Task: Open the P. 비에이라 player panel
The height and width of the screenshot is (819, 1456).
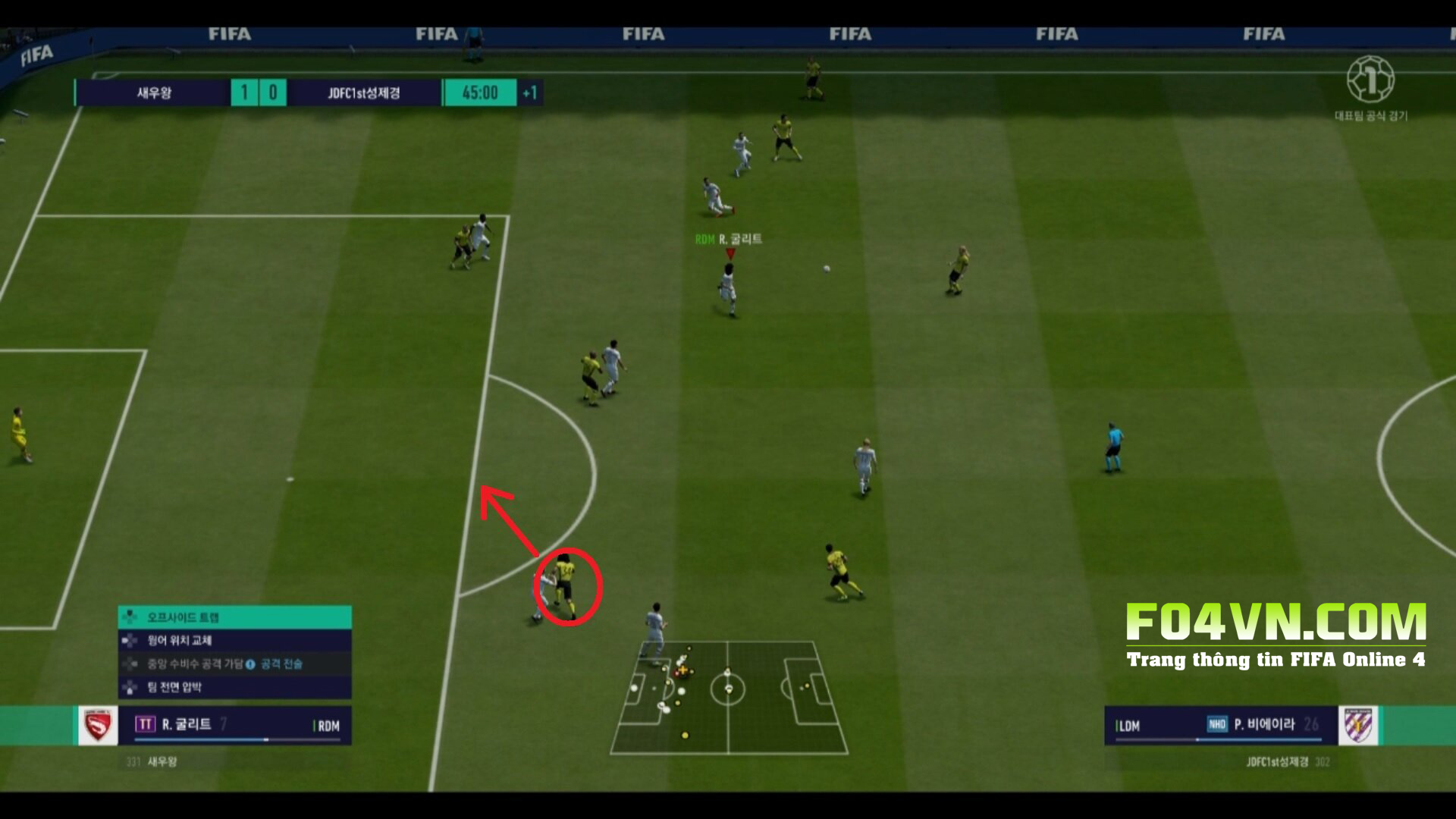Action: [x=1219, y=725]
